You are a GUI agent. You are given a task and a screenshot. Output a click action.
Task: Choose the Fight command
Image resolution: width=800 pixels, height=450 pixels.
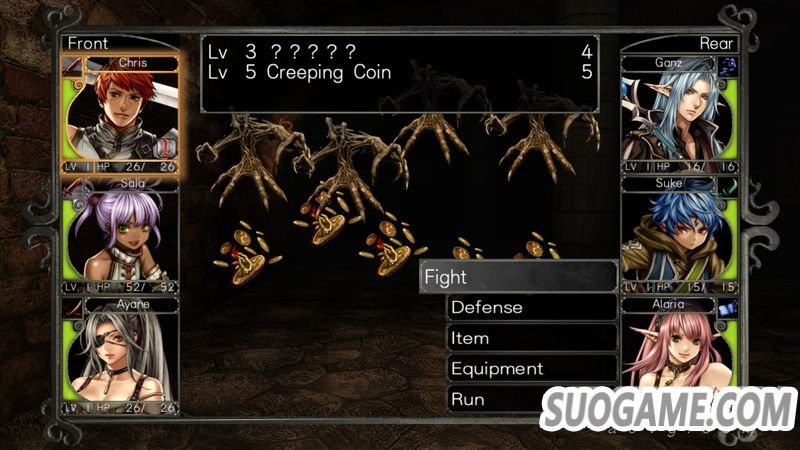518,277
